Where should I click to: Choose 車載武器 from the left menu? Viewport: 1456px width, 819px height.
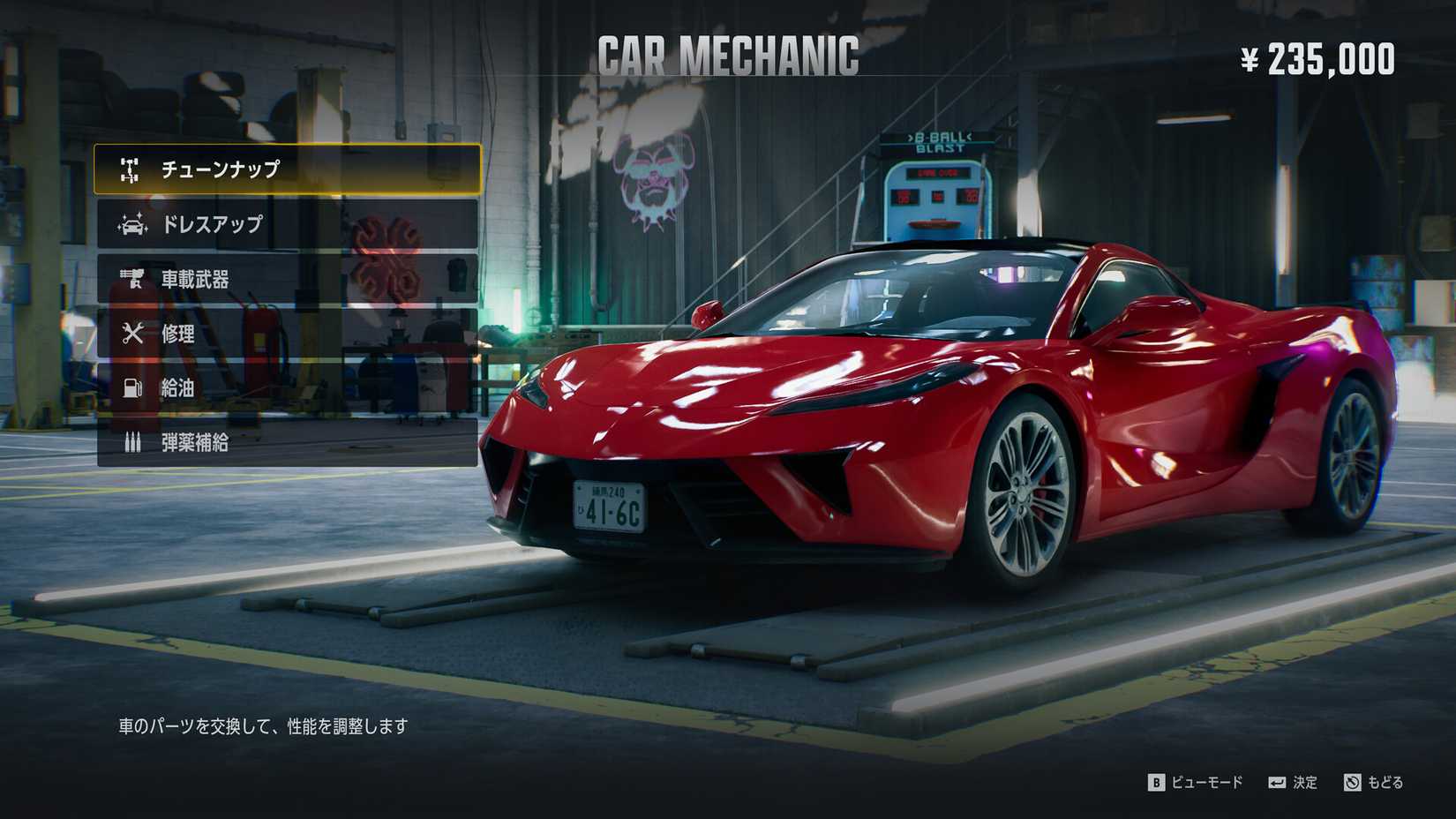coord(196,280)
